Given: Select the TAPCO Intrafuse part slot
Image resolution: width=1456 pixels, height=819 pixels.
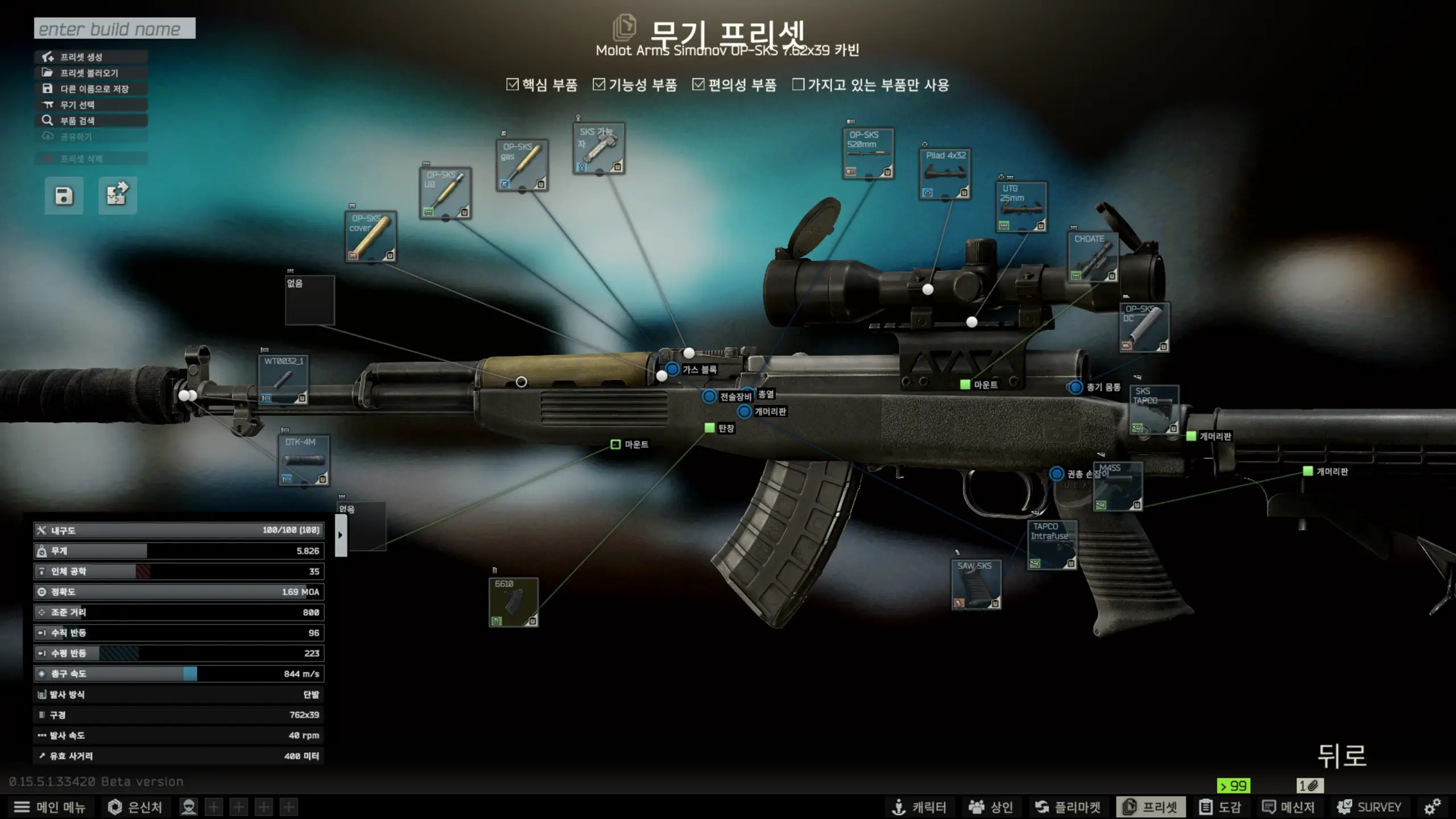Looking at the screenshot, I should coord(1052,545).
